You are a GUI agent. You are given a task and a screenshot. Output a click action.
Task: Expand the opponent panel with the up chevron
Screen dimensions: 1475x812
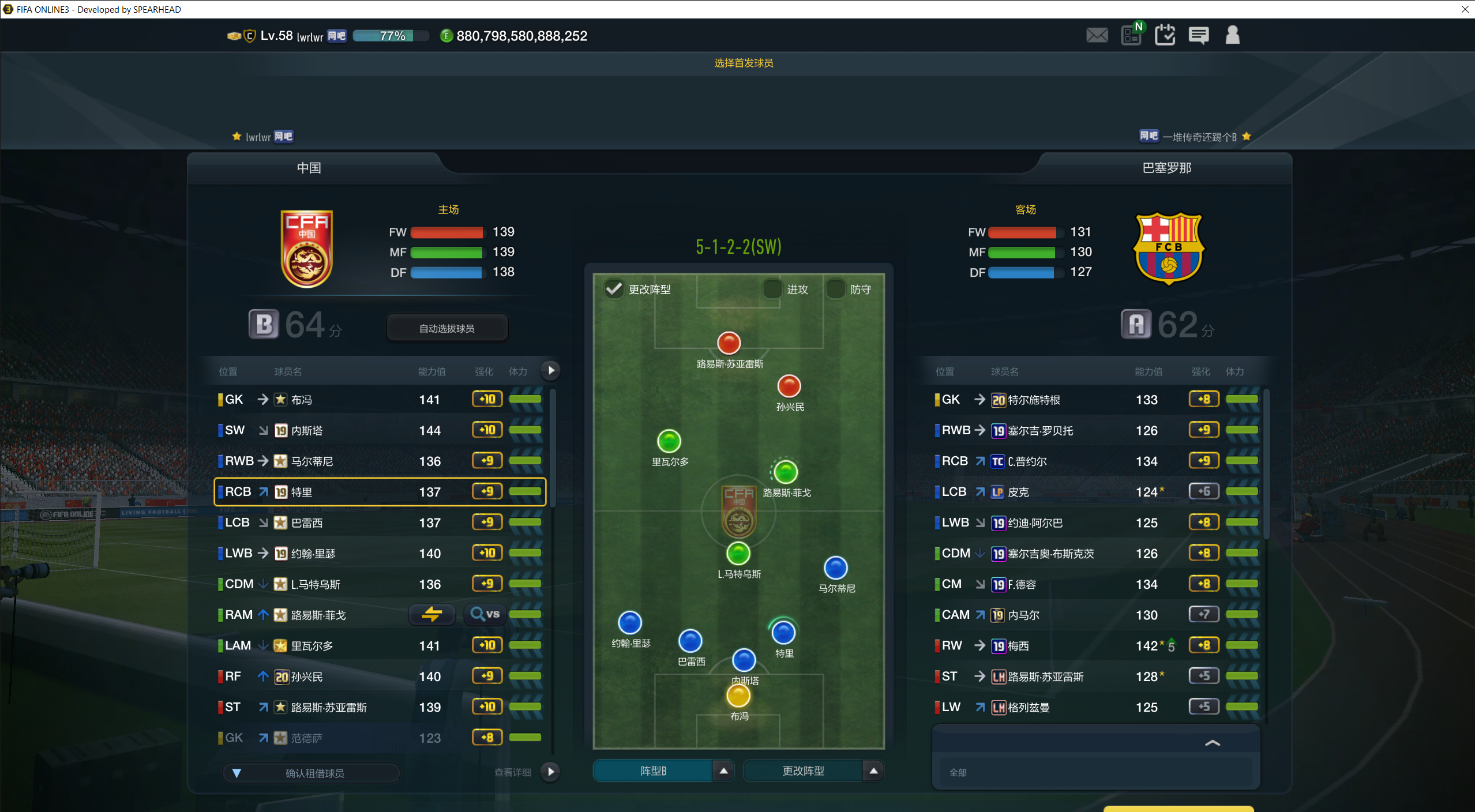pyautogui.click(x=1212, y=743)
